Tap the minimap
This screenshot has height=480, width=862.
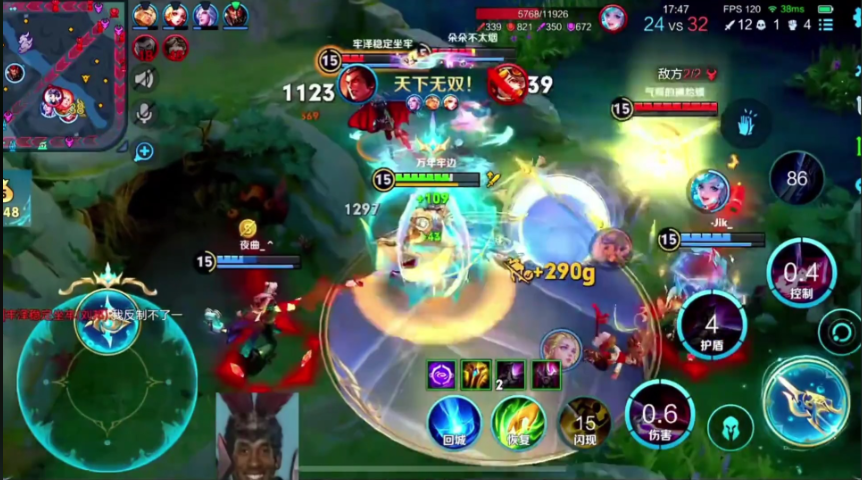(x=65, y=75)
